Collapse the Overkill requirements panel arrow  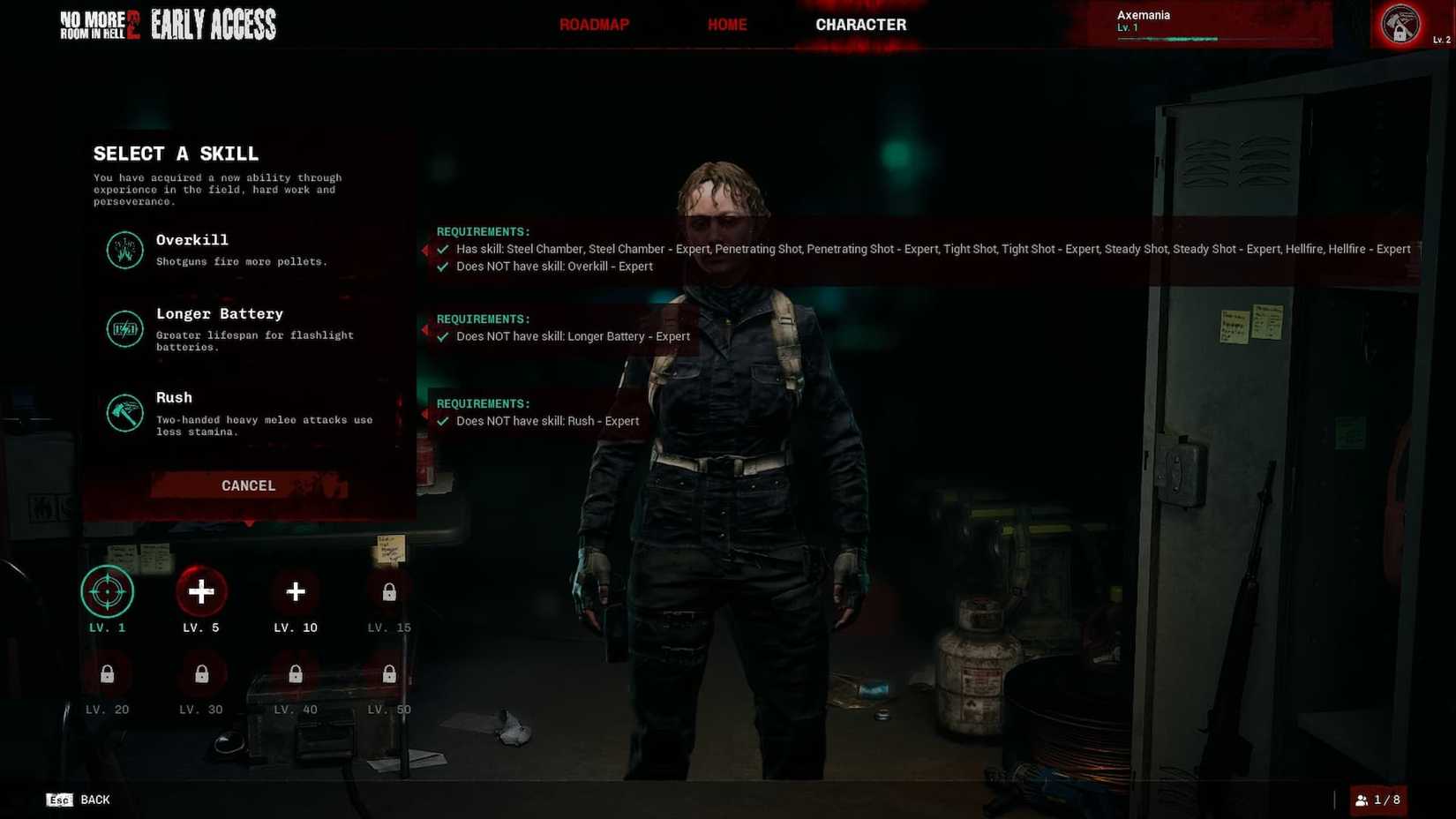click(x=426, y=250)
